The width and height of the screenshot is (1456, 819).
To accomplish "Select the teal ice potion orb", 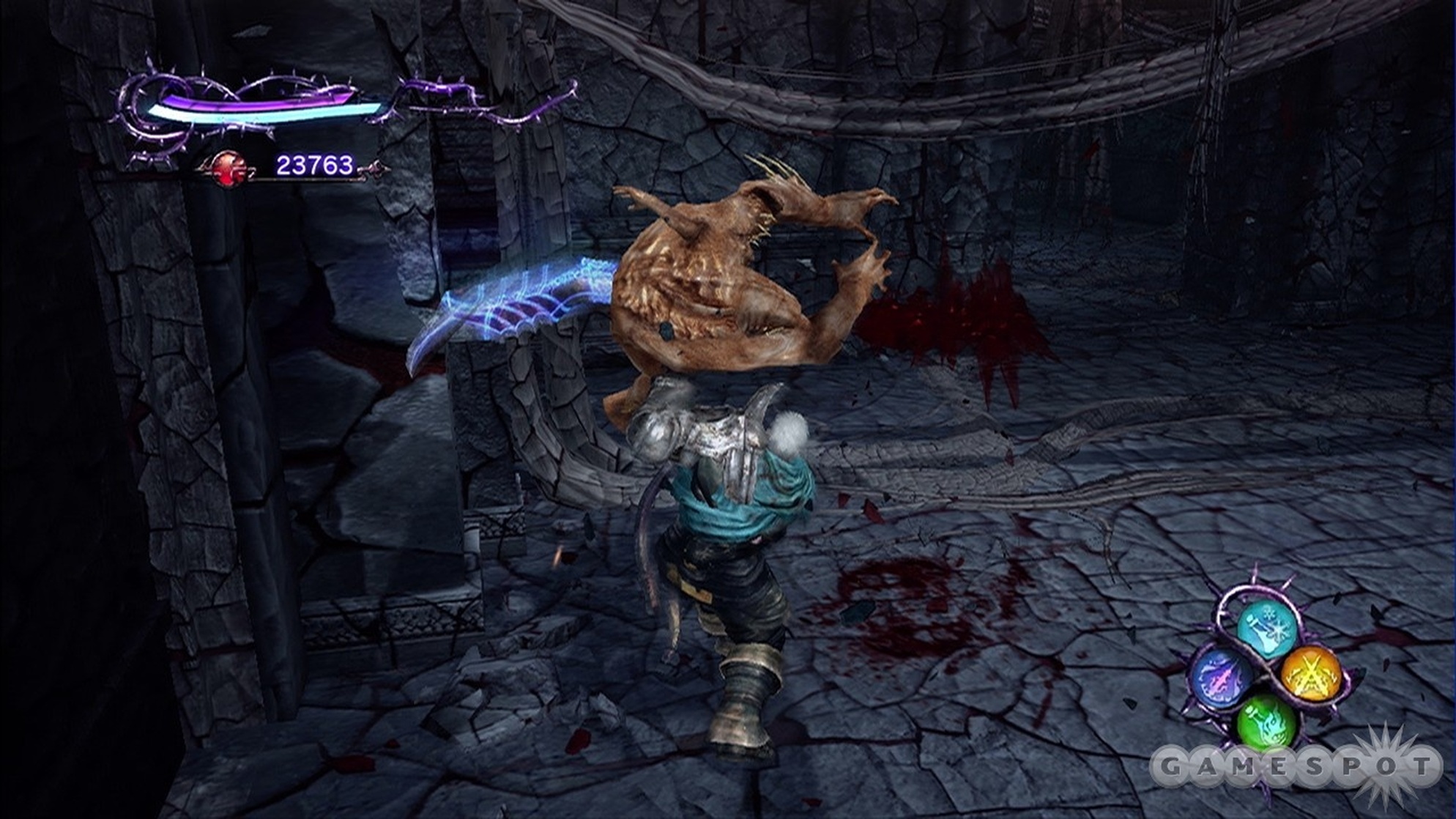I will tap(1267, 629).
